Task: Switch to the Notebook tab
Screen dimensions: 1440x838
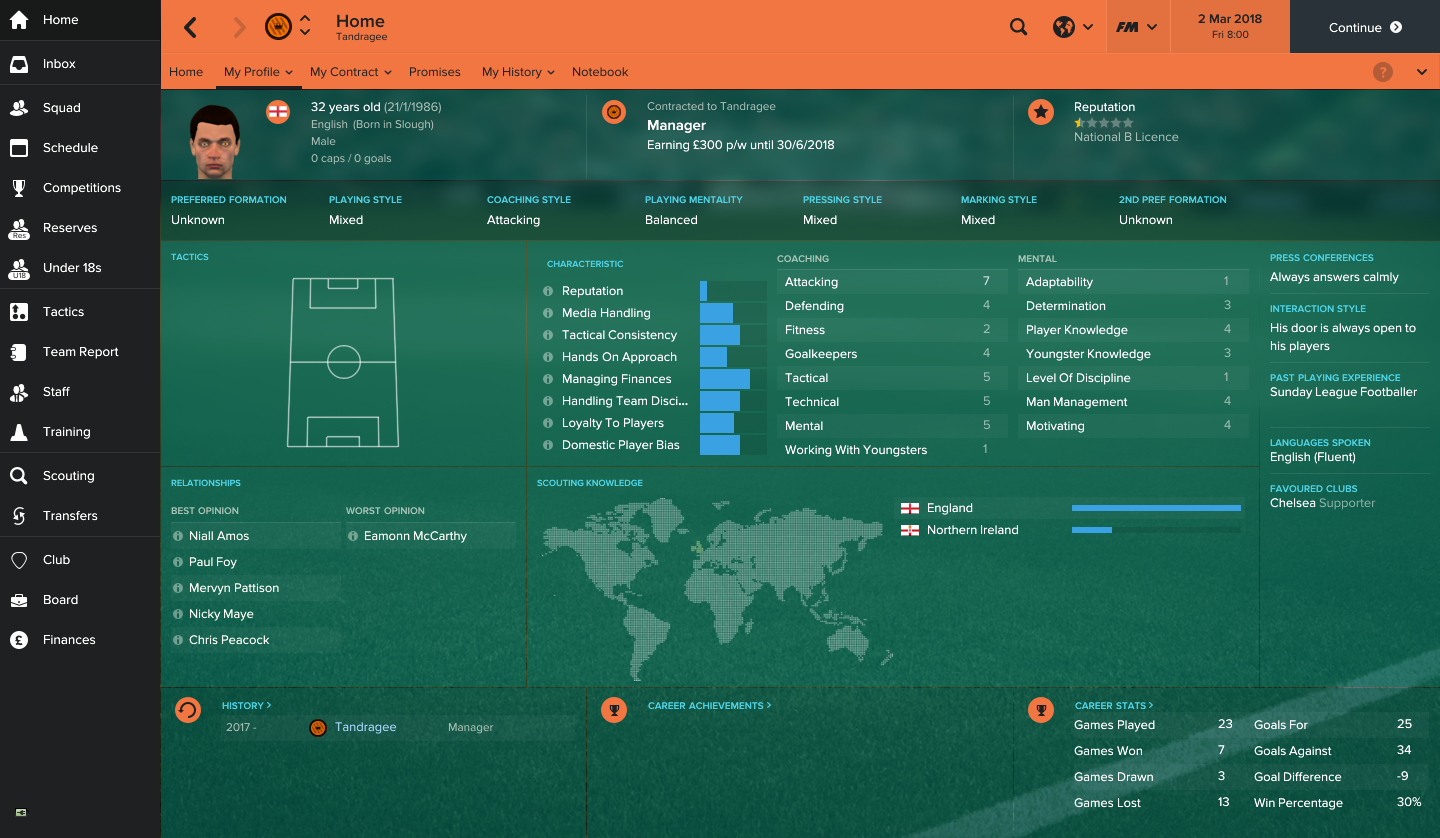Action: tap(600, 71)
